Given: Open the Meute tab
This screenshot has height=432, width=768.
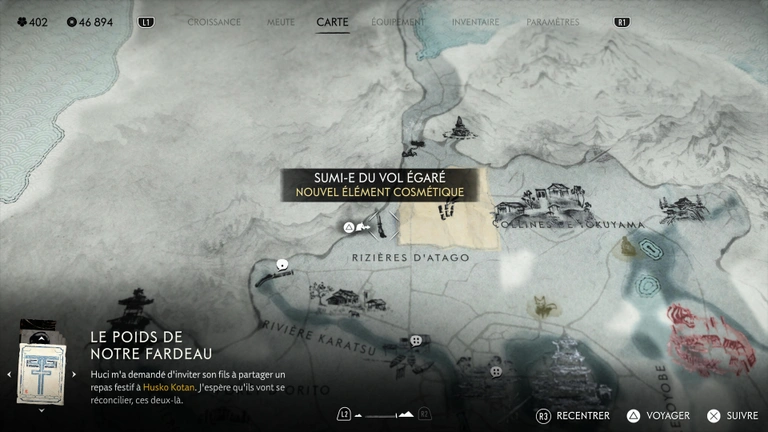Looking at the screenshot, I should [281, 22].
